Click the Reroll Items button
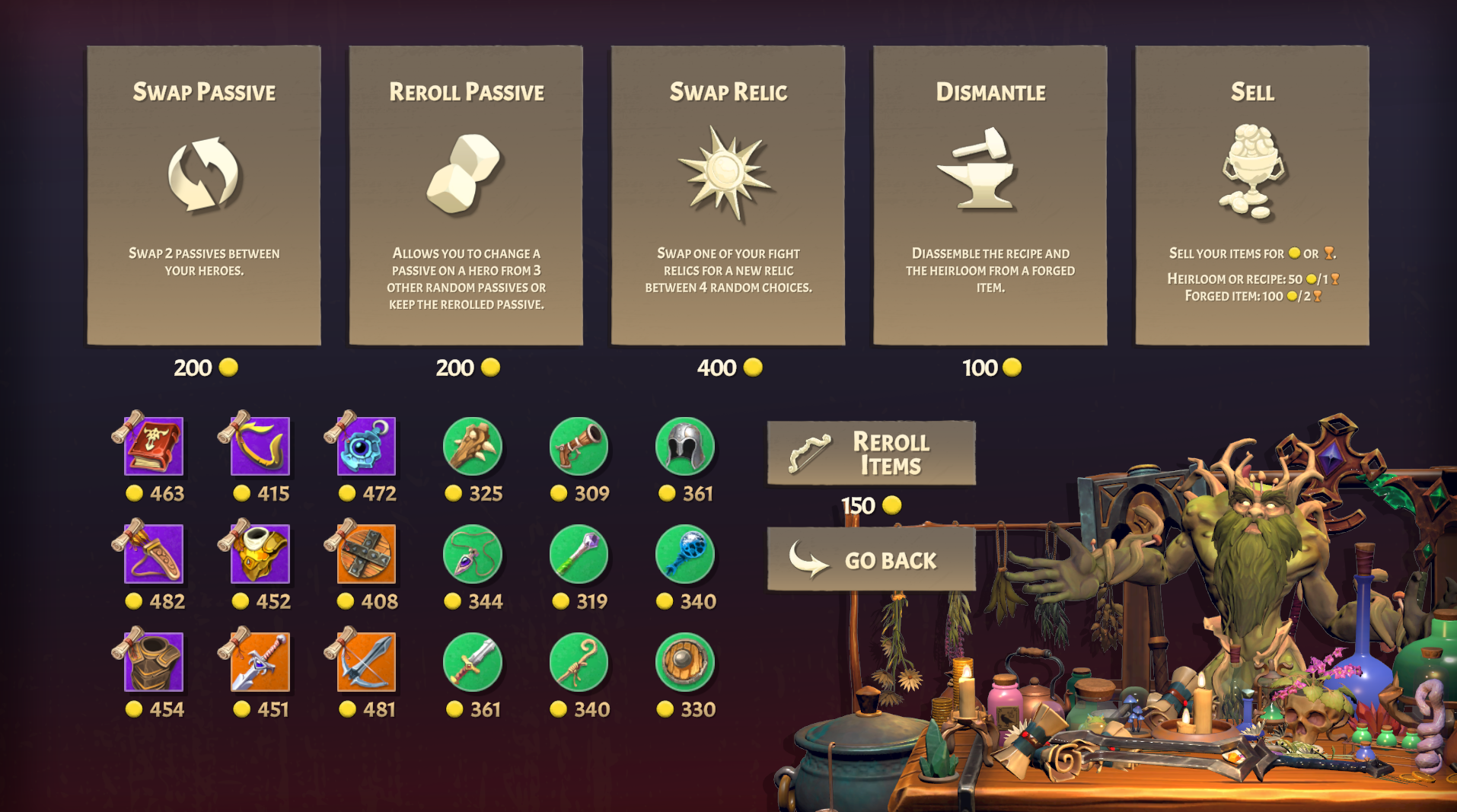Screen dimensions: 1457x812 click(x=872, y=453)
